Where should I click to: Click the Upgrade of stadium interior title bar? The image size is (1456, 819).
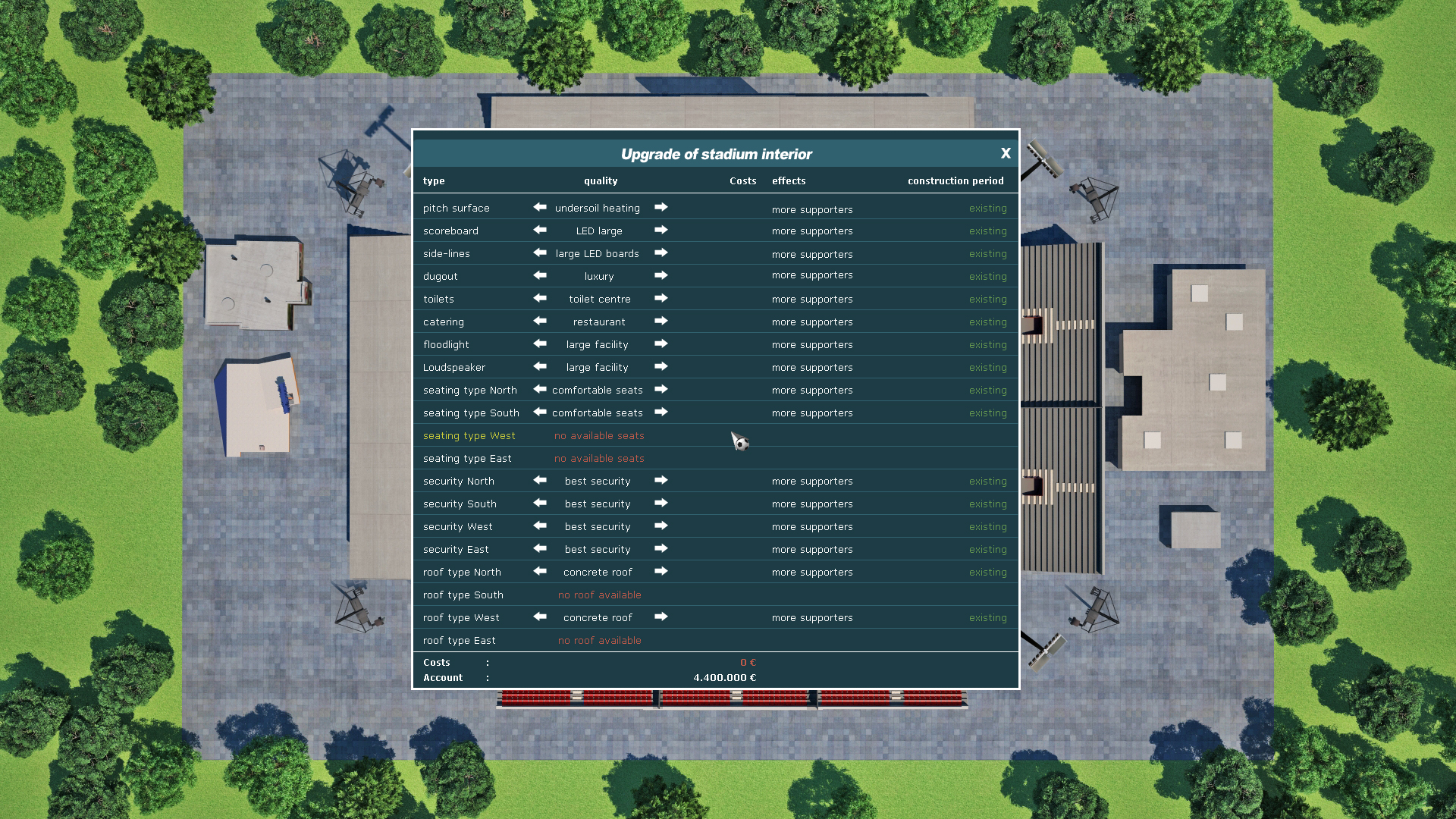[716, 153]
